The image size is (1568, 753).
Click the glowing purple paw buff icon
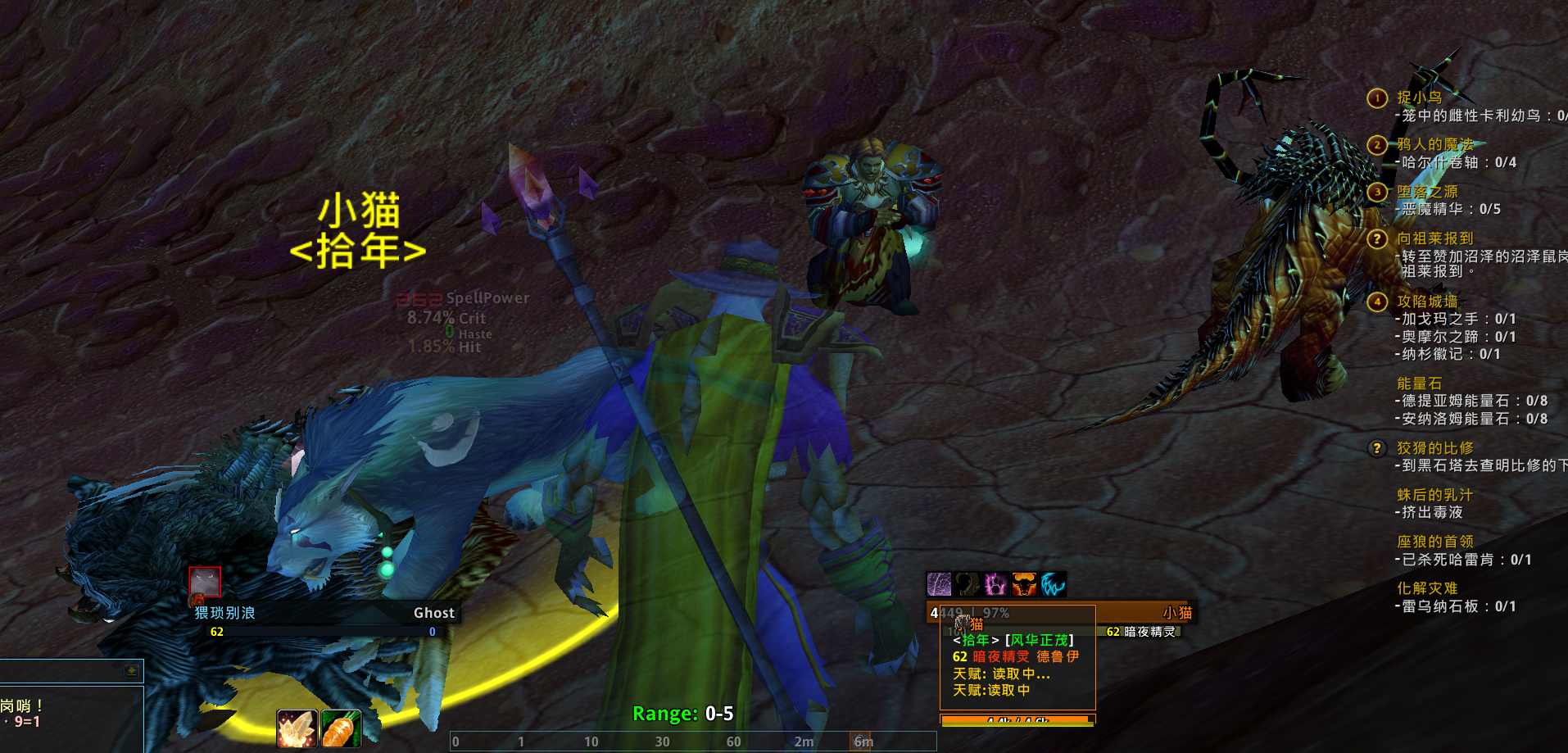click(995, 584)
